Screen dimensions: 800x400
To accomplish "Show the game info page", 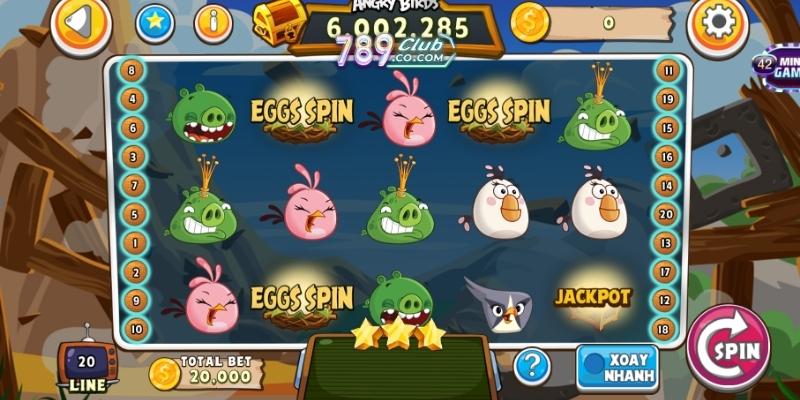I will coord(213,23).
